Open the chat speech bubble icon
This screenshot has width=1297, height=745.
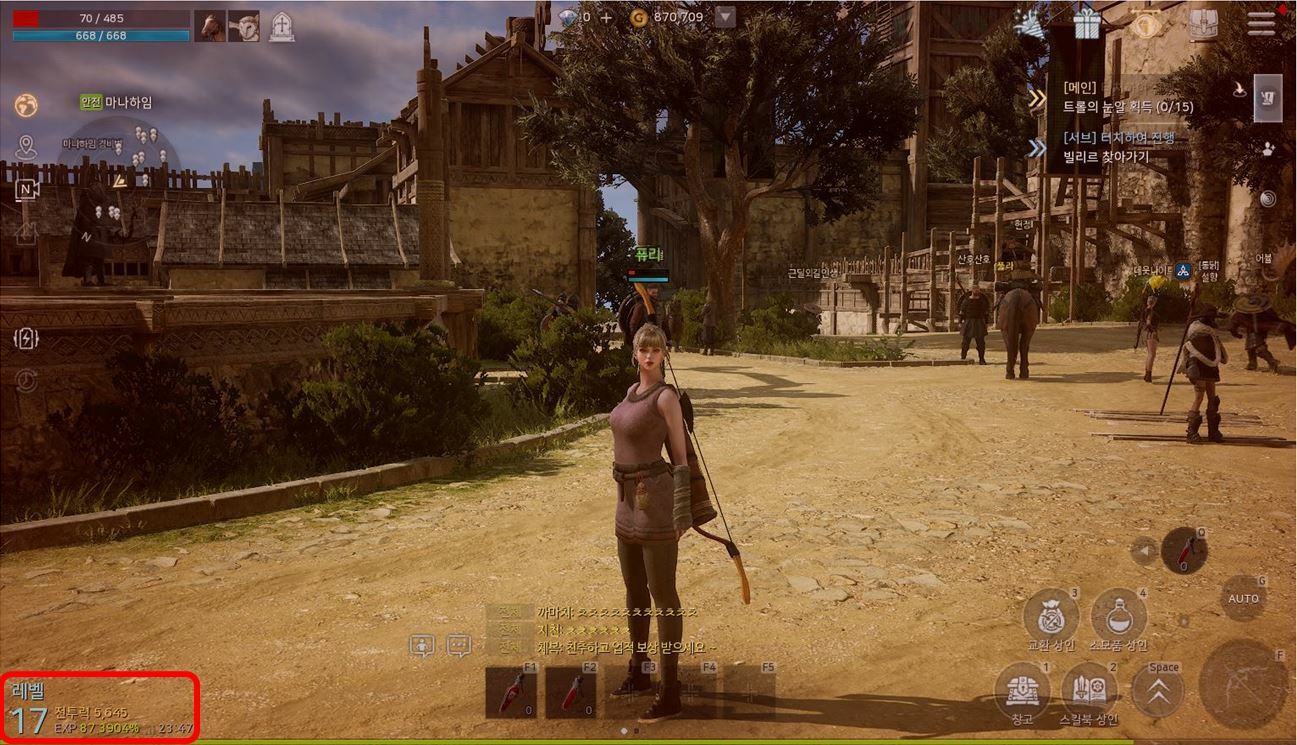click(x=459, y=646)
